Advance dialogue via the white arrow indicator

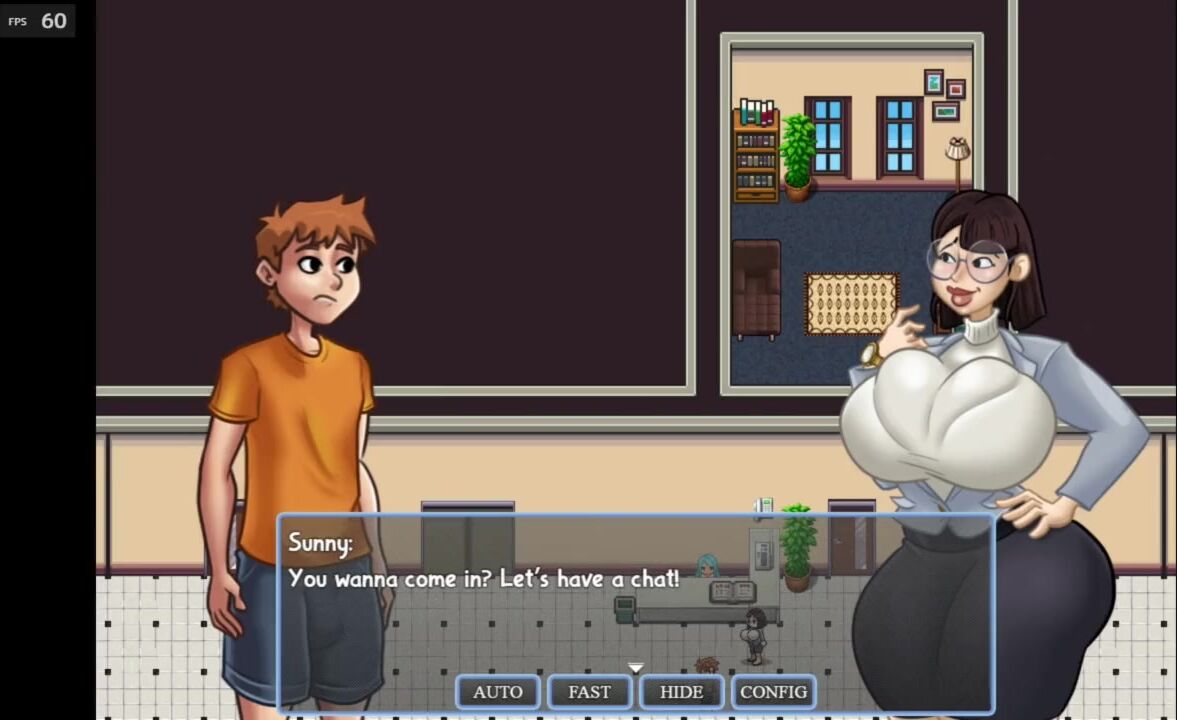pyautogui.click(x=635, y=667)
